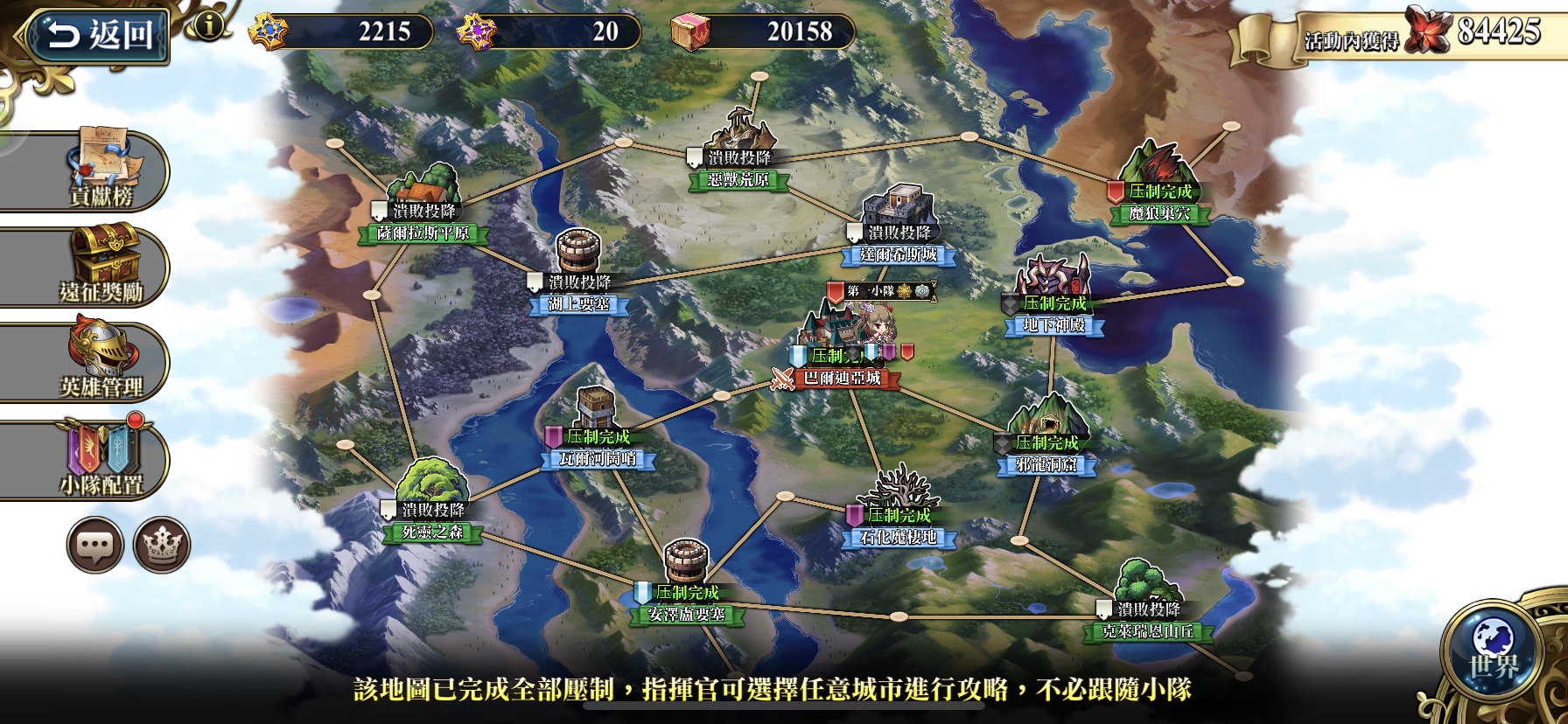The width and height of the screenshot is (1568, 724).
Task: Select the 石化魔梗地 map node
Action: (898, 536)
